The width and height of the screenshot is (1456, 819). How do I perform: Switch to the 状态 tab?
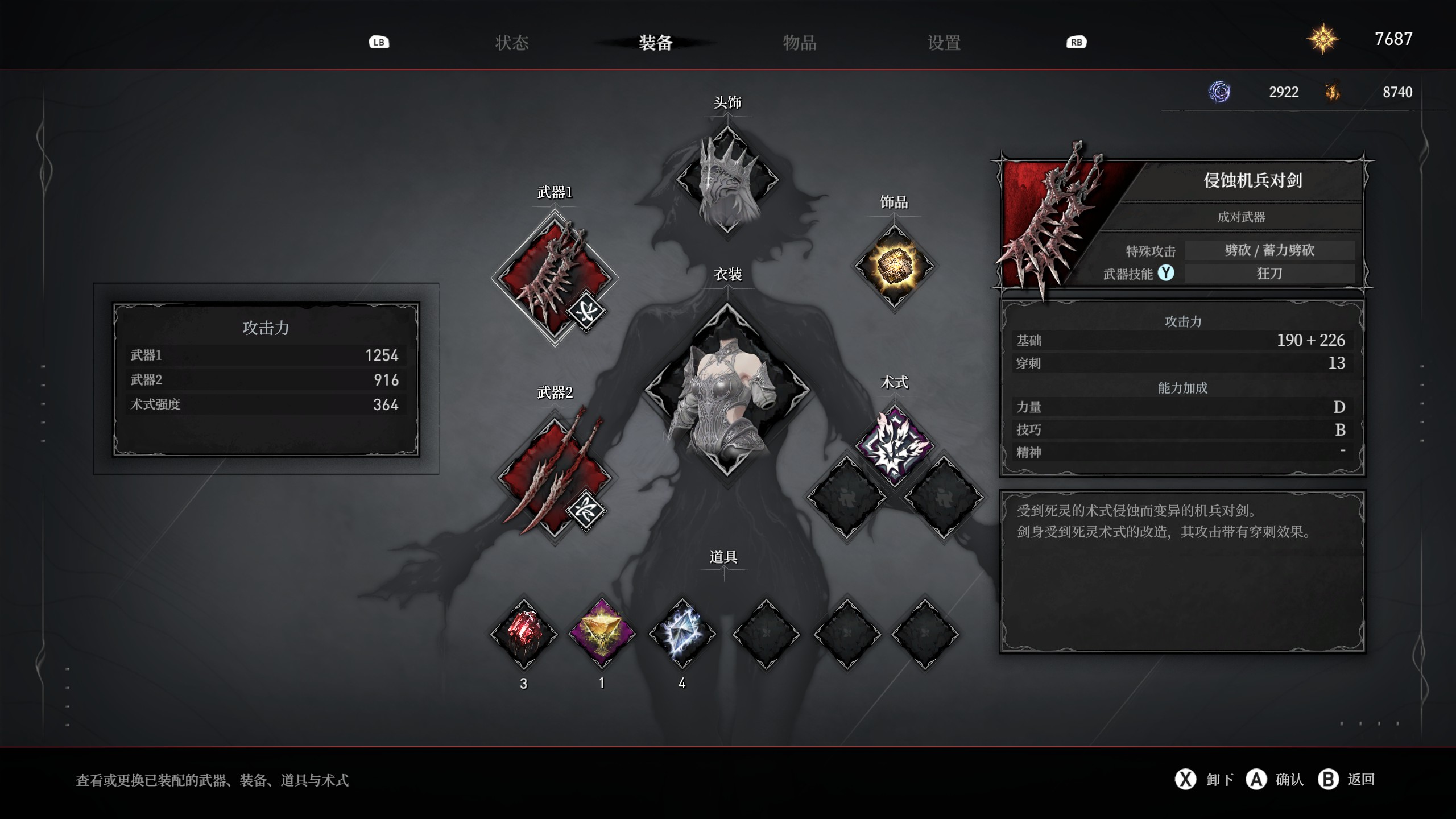point(512,43)
